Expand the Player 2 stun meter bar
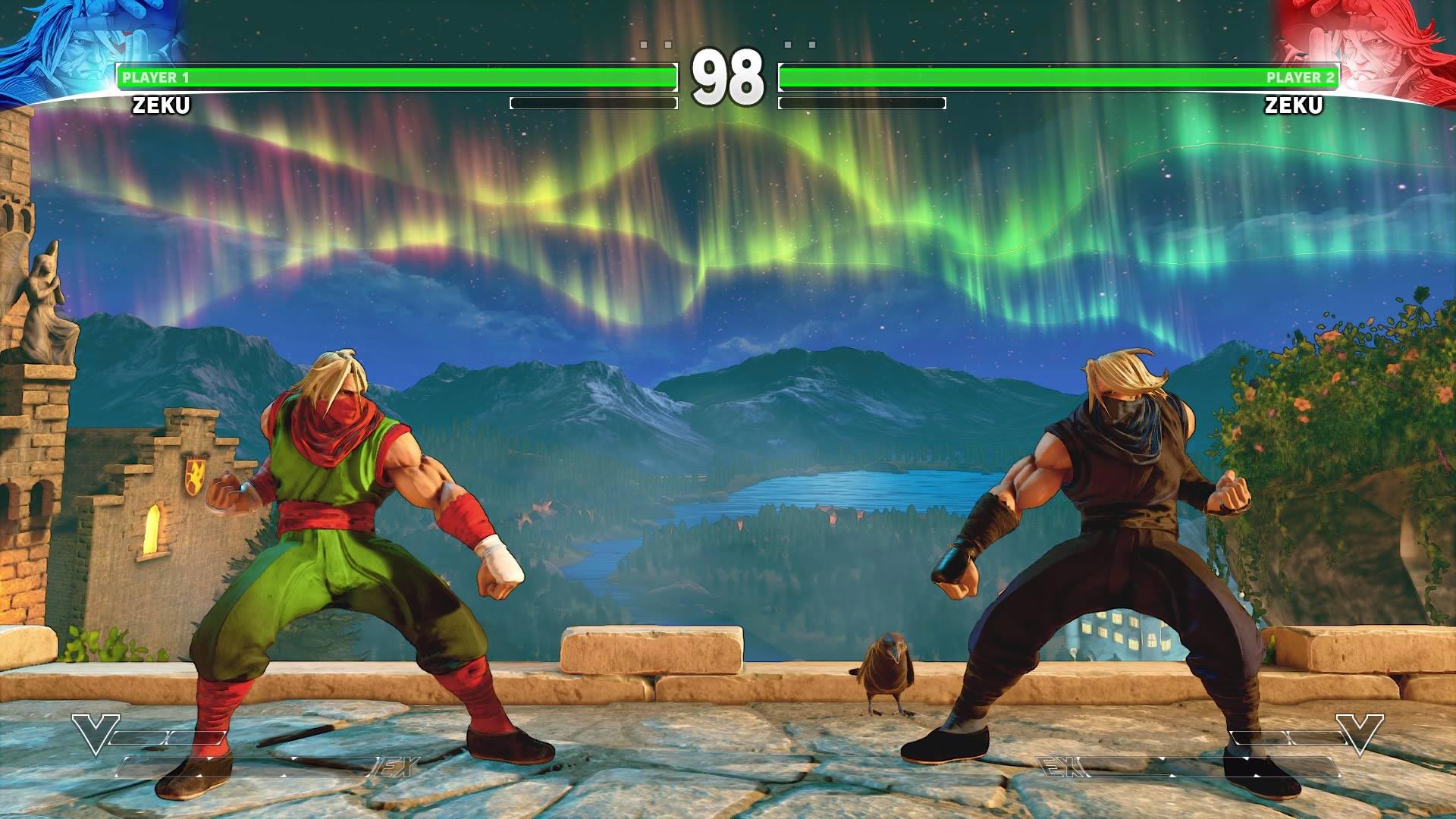The image size is (1456, 819). click(862, 102)
